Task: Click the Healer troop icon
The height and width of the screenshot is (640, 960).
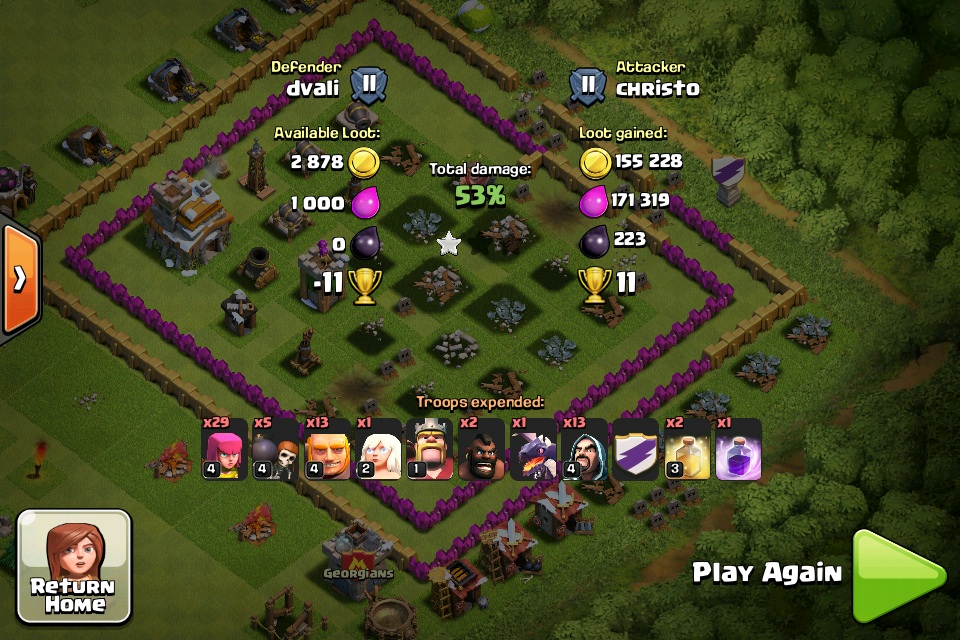Action: 379,449
